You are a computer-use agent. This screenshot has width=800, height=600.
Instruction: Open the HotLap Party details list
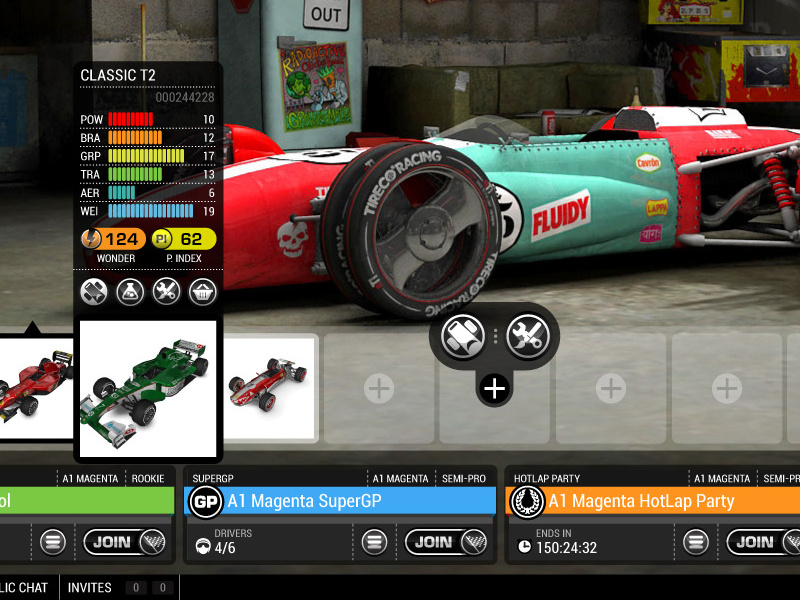tap(696, 542)
